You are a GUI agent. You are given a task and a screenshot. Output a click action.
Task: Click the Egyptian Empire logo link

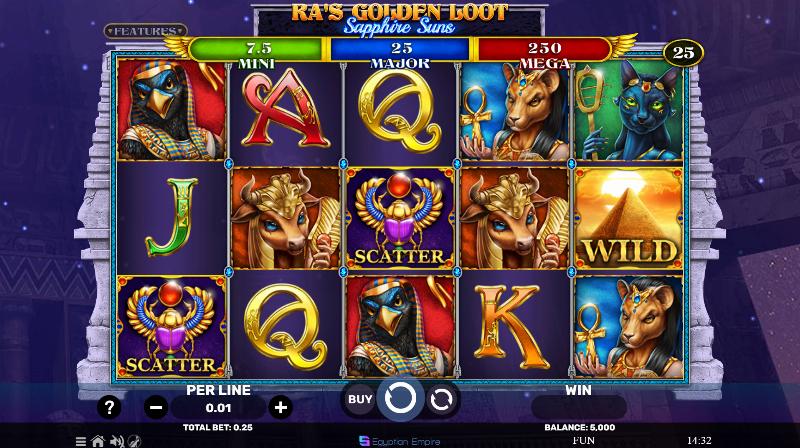[400, 440]
